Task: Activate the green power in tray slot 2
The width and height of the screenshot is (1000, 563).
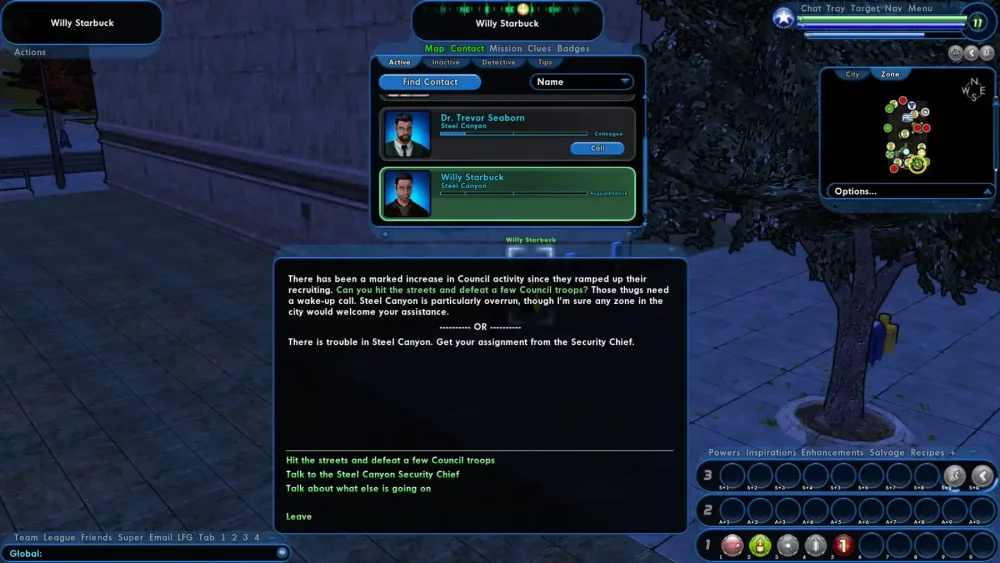Action: click(x=759, y=545)
